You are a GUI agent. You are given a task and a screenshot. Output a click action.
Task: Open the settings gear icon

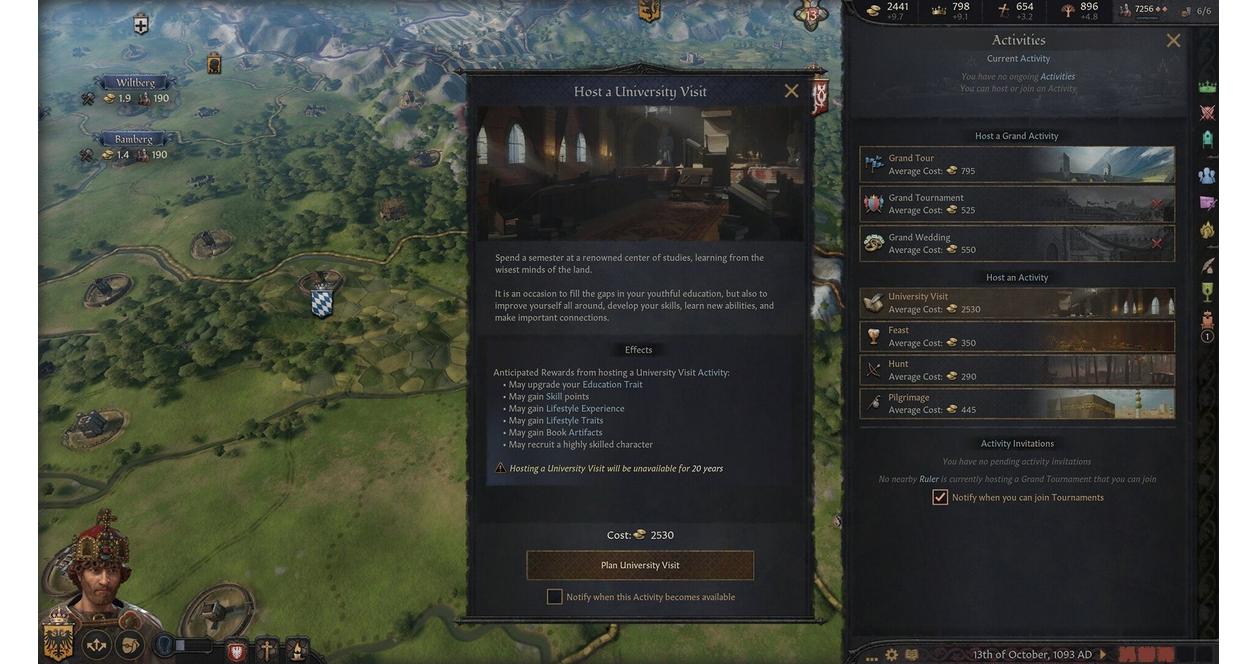[x=890, y=655]
